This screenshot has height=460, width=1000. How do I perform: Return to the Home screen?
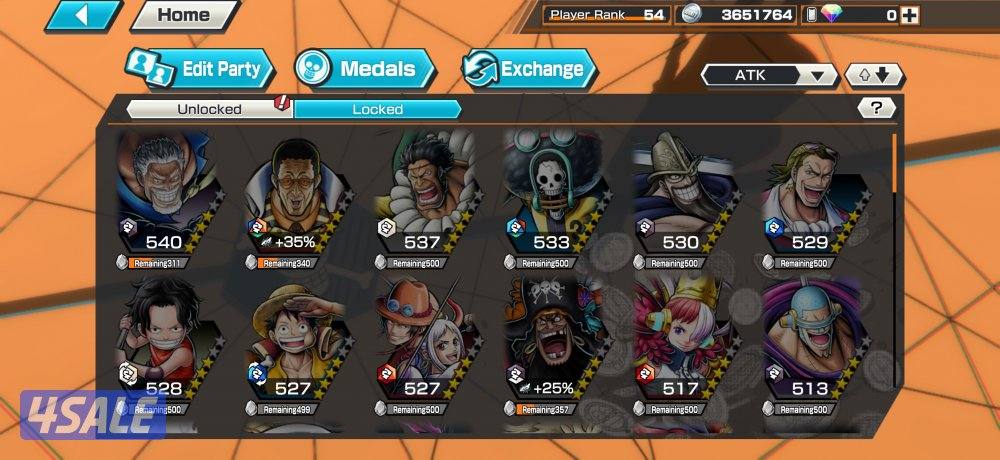183,15
